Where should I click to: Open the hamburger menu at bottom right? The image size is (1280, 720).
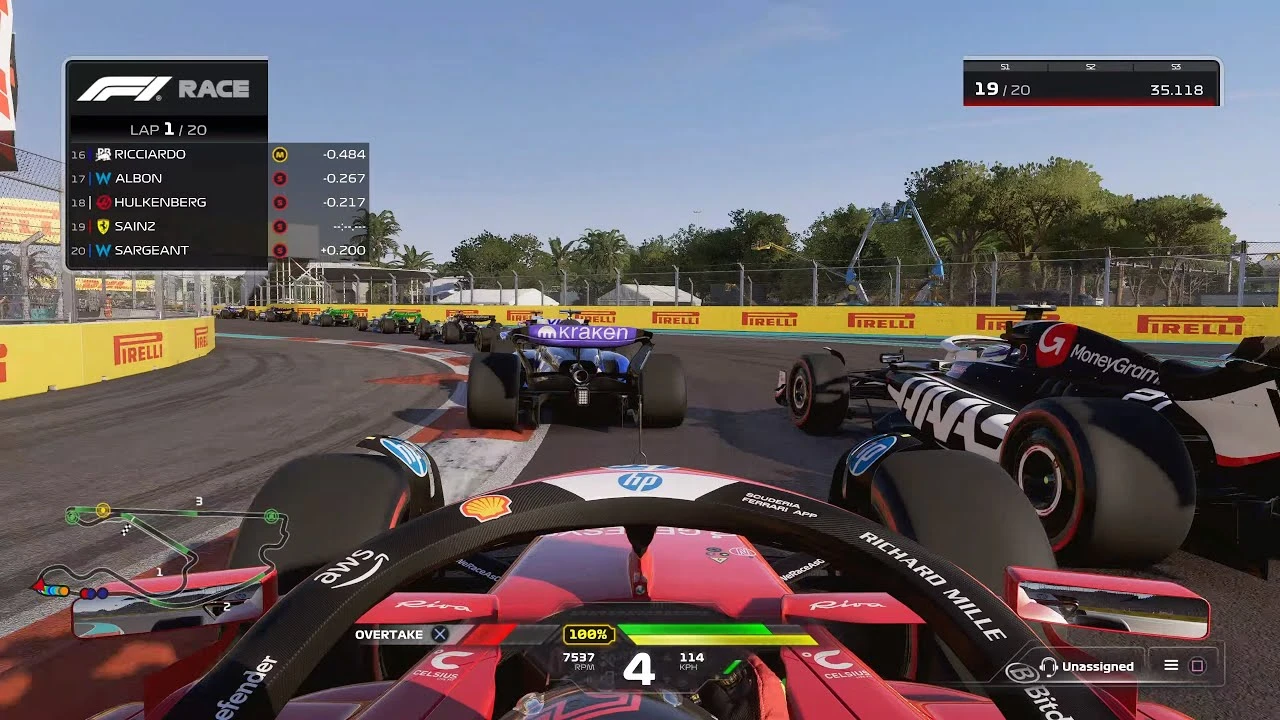1170,665
